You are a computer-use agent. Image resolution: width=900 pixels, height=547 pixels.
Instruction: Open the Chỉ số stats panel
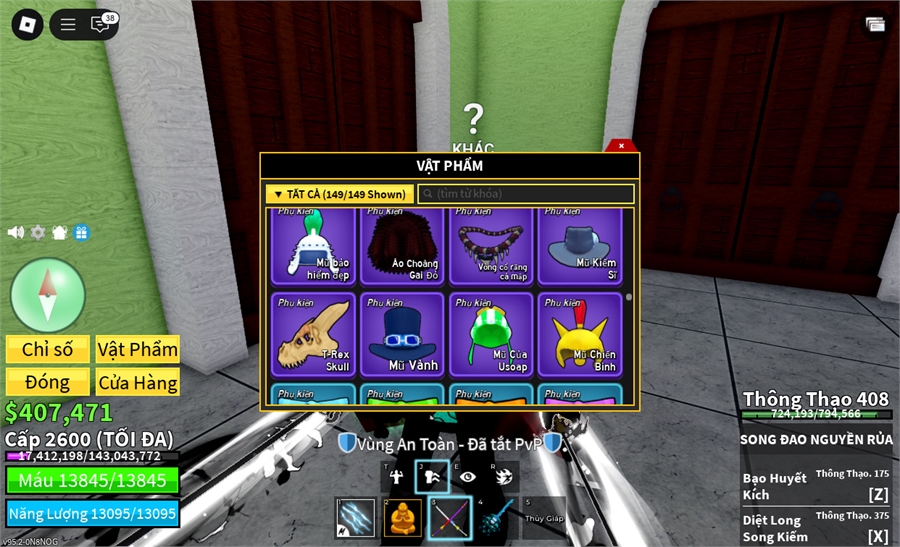(48, 349)
